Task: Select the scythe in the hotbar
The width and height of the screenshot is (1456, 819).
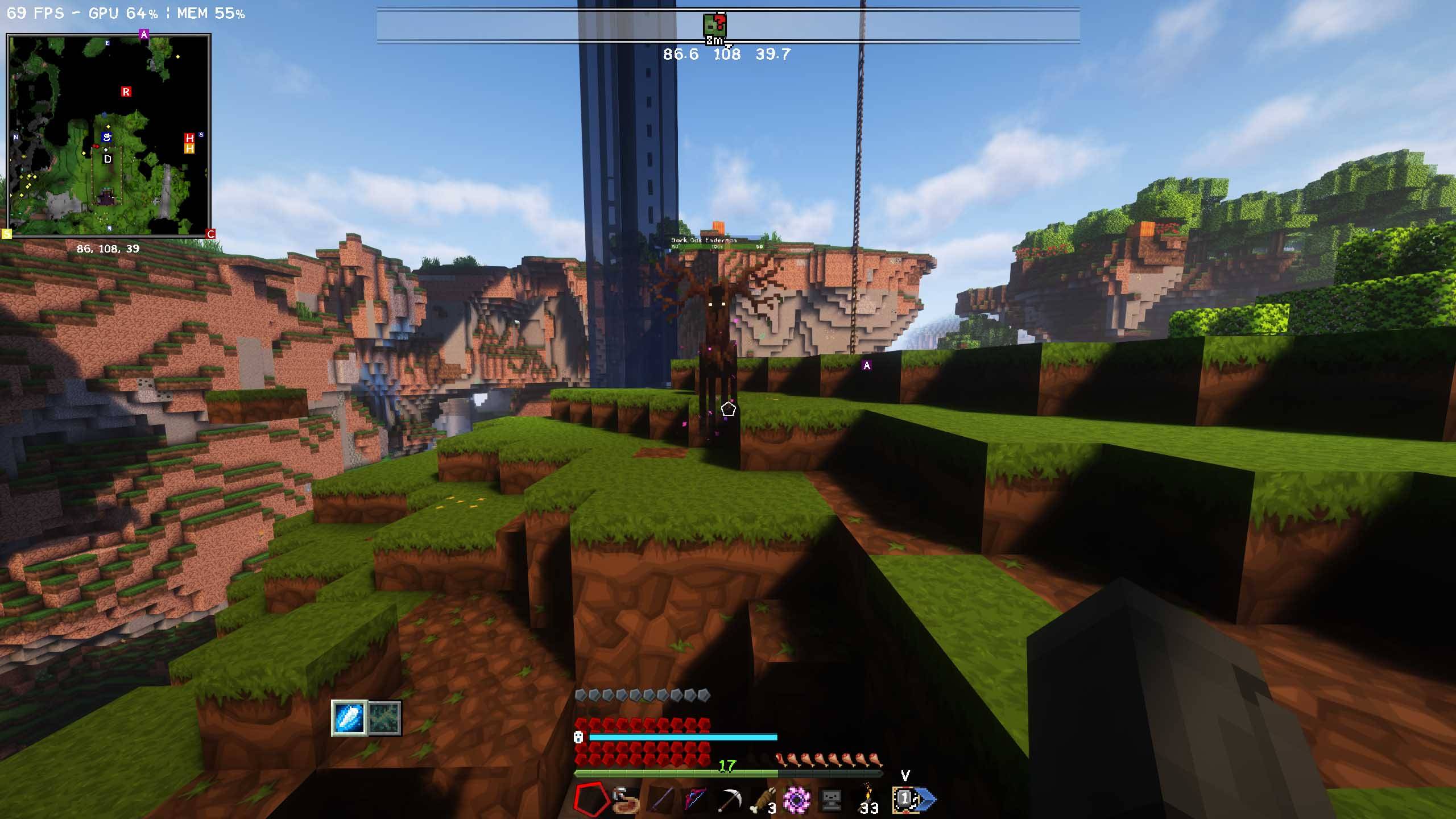Action: (x=730, y=798)
